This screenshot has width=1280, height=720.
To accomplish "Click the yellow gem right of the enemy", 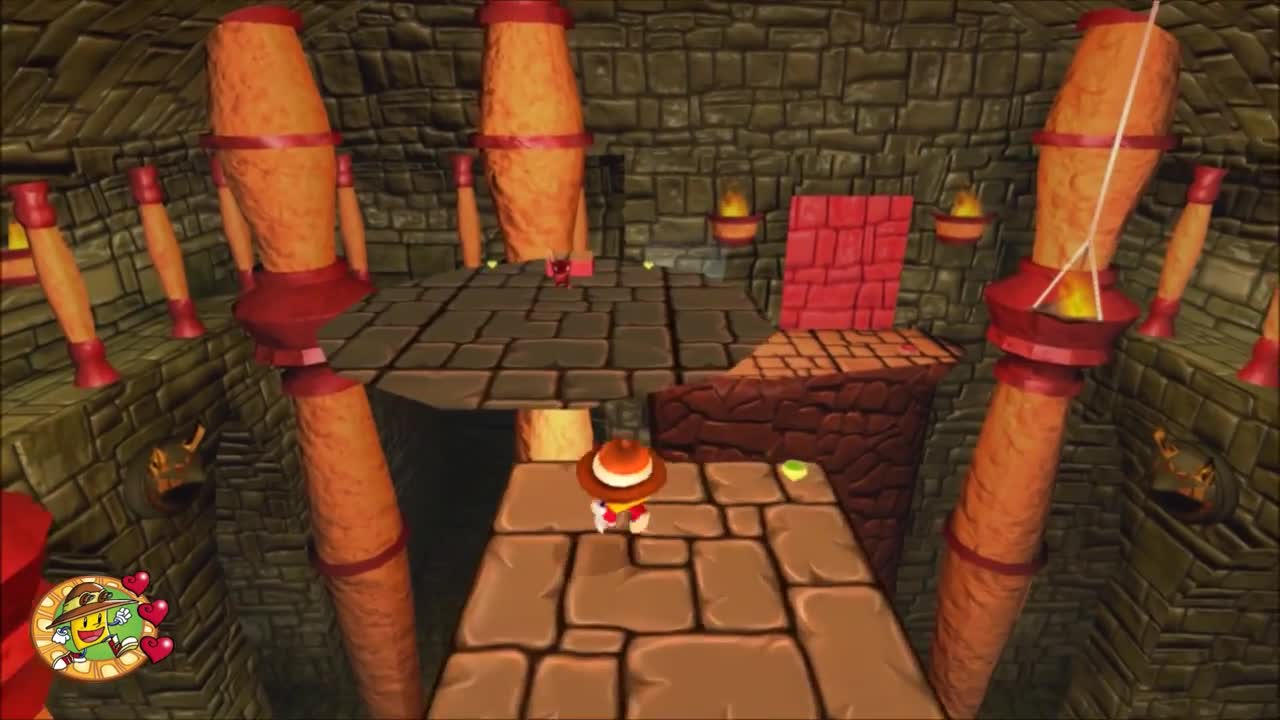I will [647, 266].
